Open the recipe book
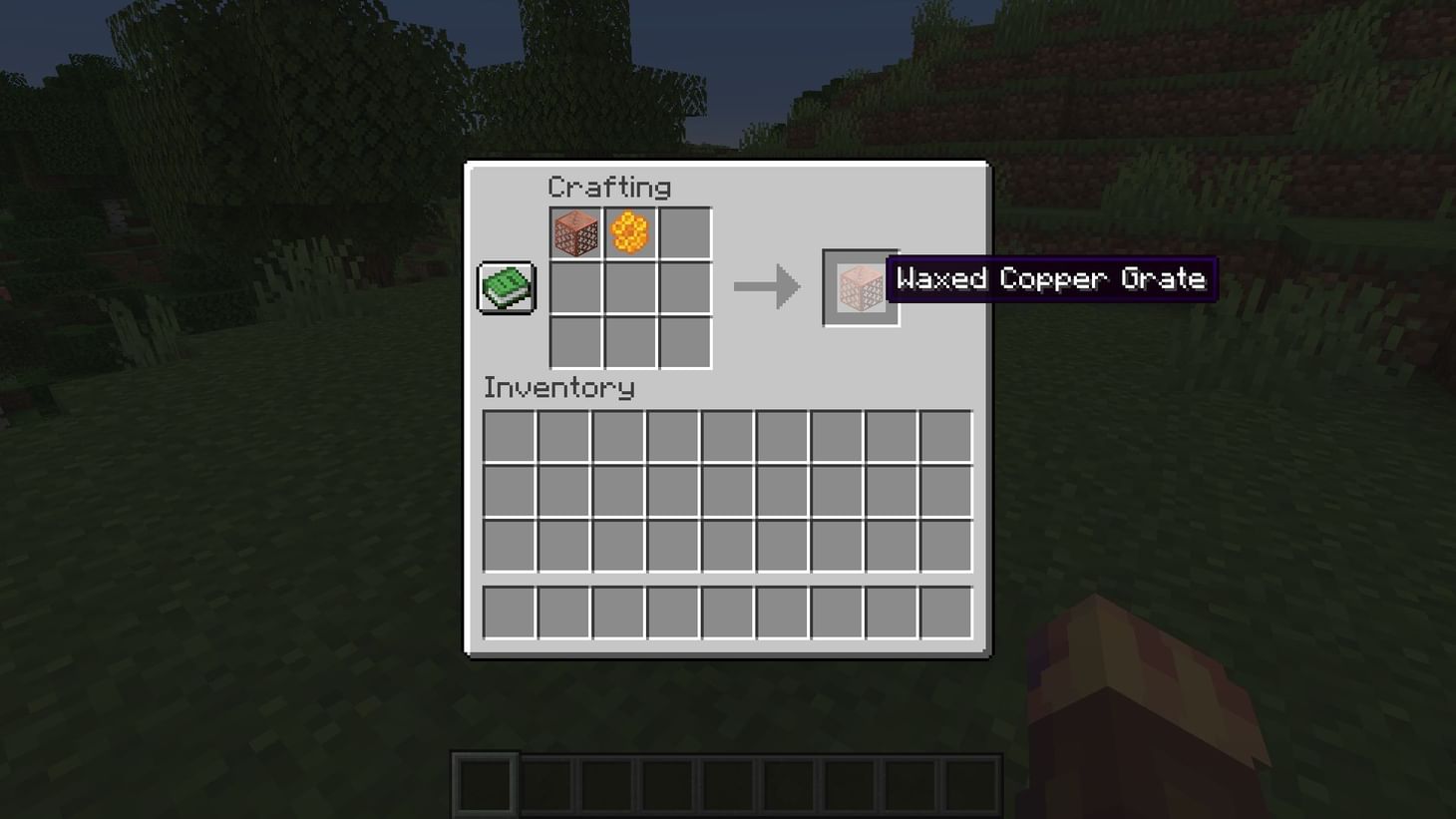The image size is (1456, 819). click(505, 286)
